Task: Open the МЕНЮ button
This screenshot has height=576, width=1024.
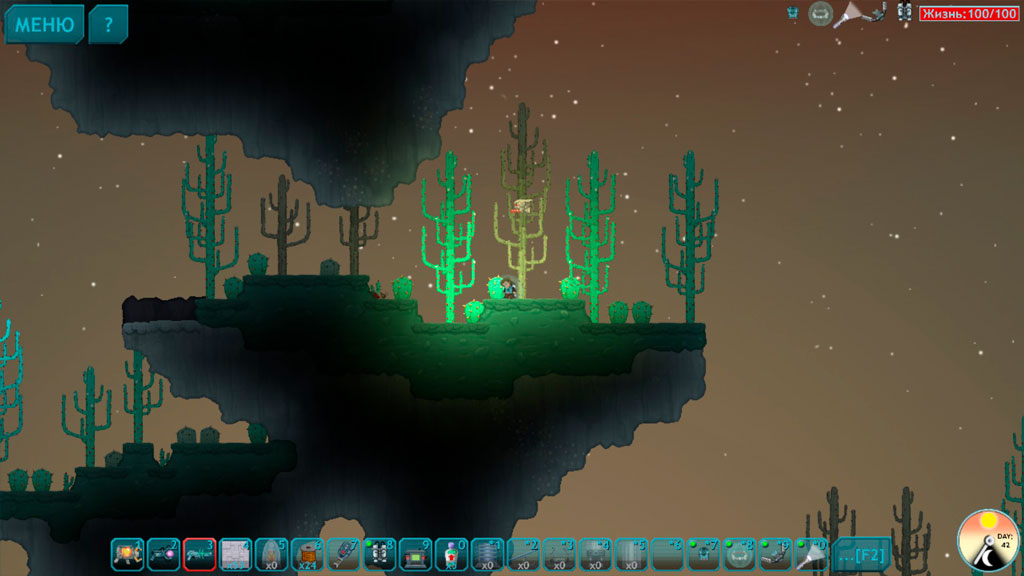Action: pos(44,24)
